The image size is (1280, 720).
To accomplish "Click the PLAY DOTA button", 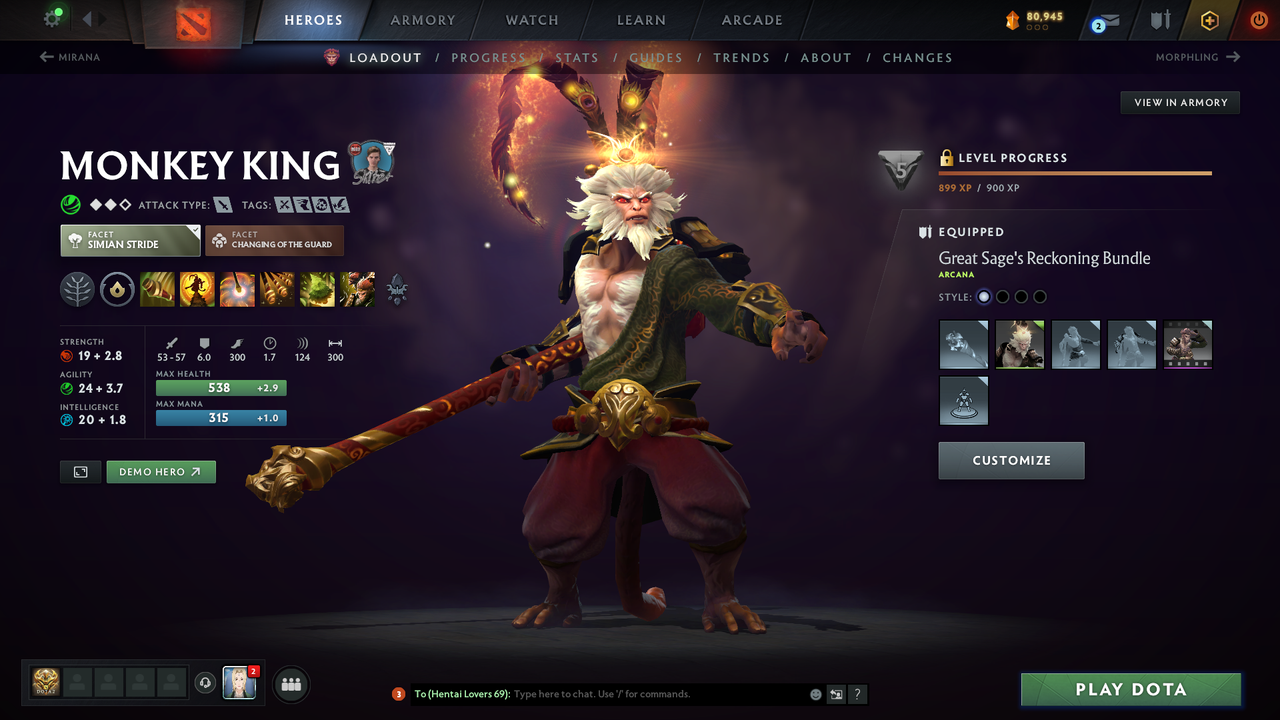I will pos(1130,689).
